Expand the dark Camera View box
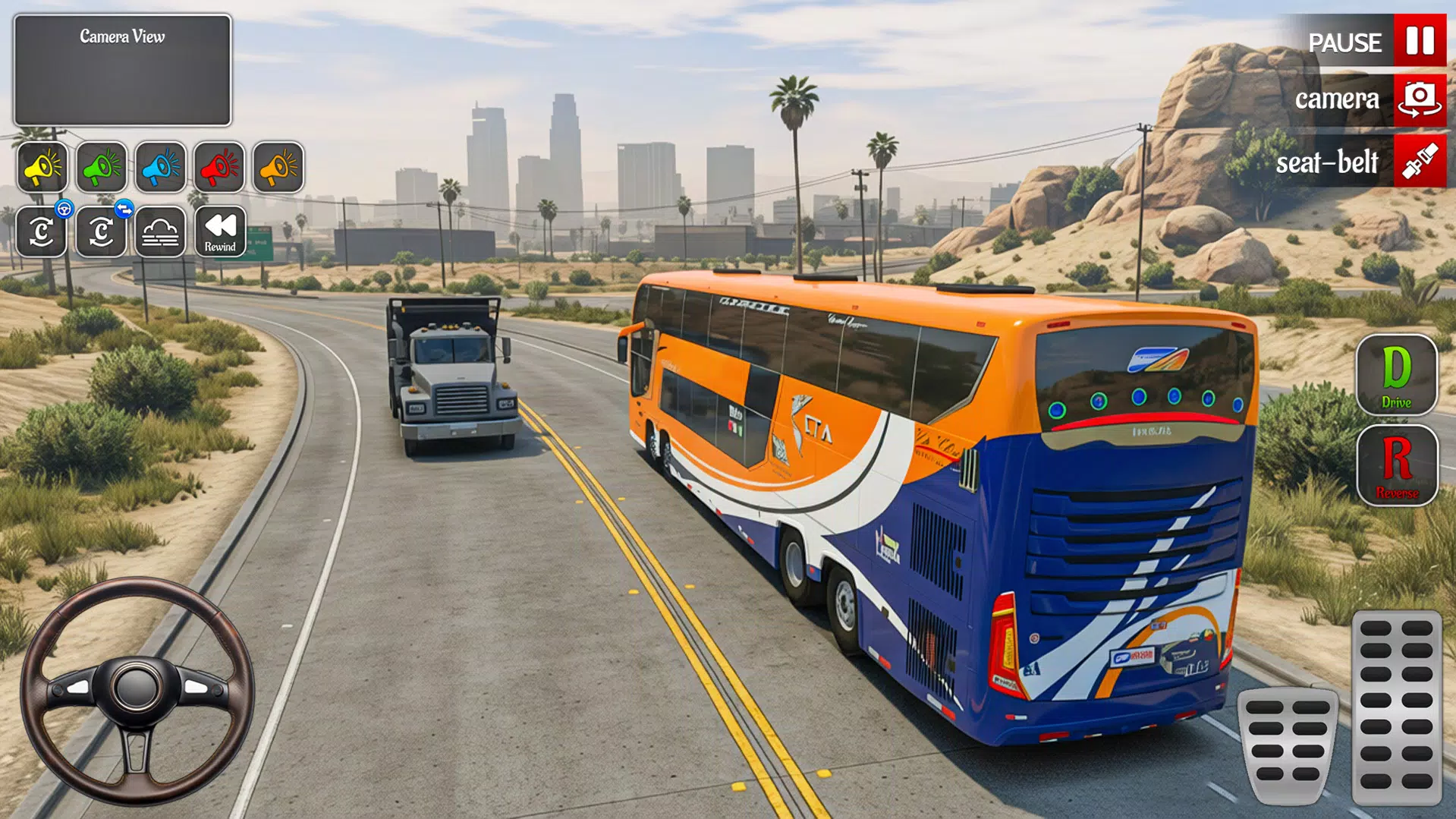The width and height of the screenshot is (1456, 819). 123,68
